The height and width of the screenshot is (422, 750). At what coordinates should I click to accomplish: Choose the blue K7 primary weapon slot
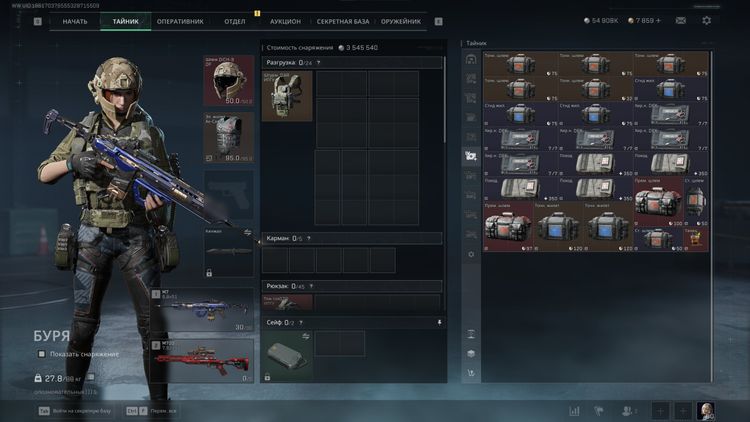pyautogui.click(x=204, y=310)
